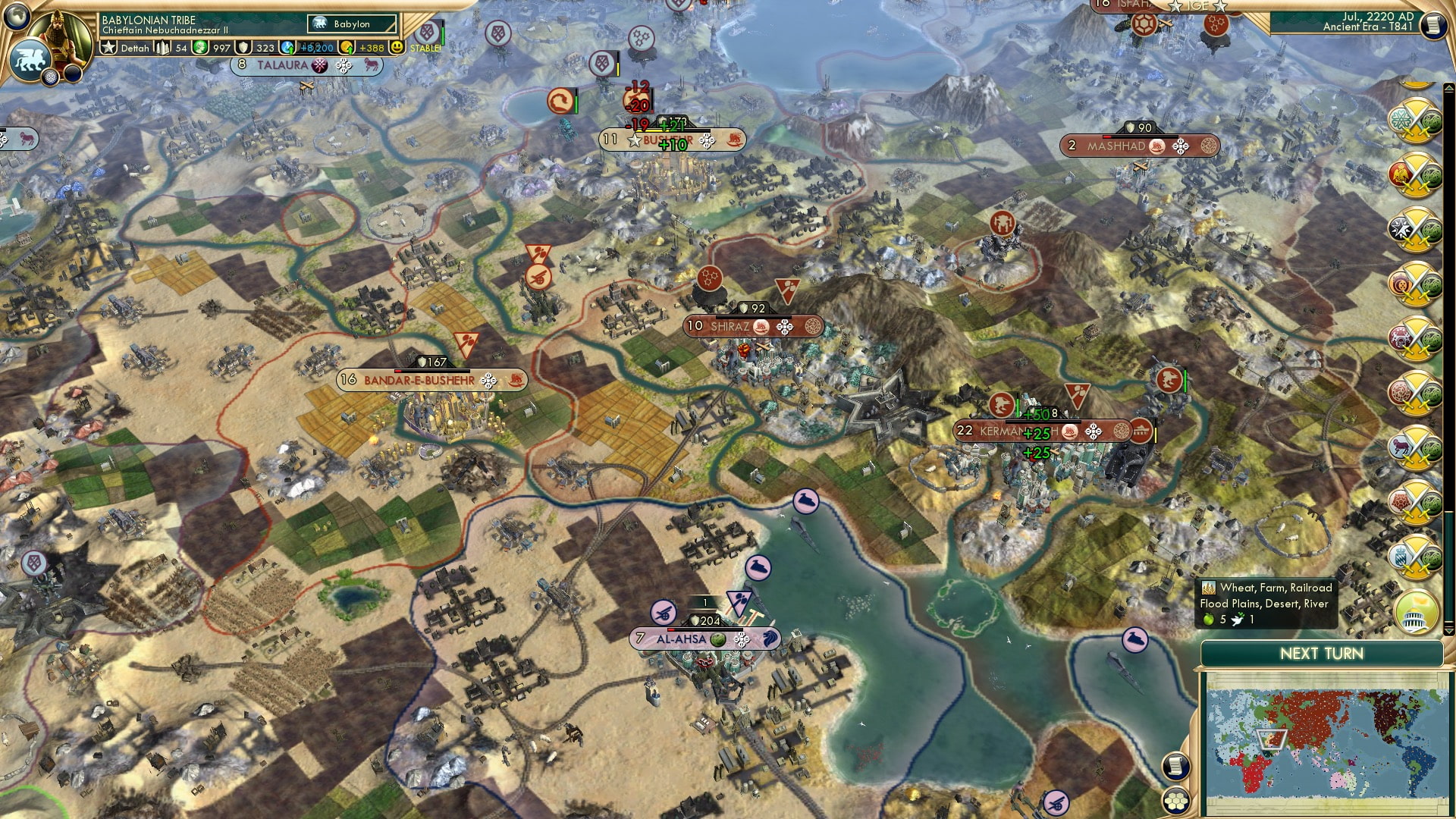Open Social Policies via the golden capitol icon
The image size is (1456, 819).
(x=1417, y=613)
